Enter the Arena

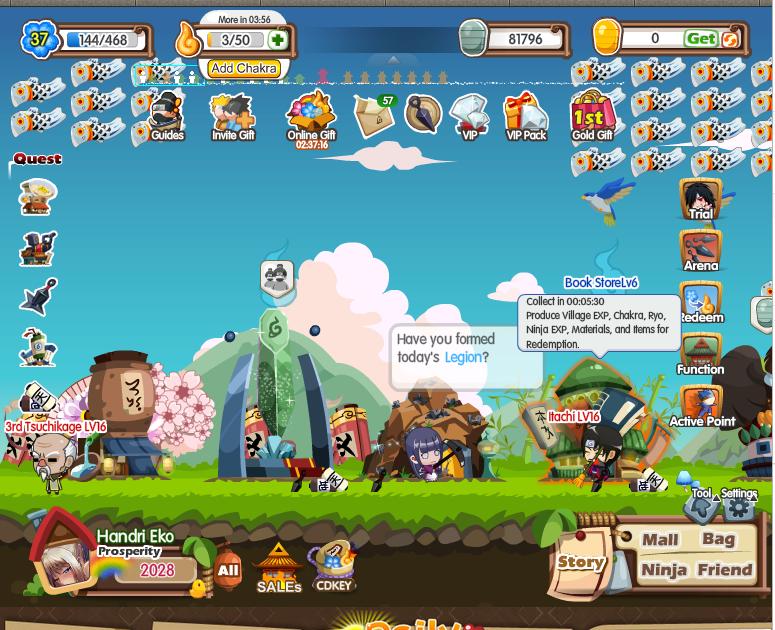coord(700,251)
